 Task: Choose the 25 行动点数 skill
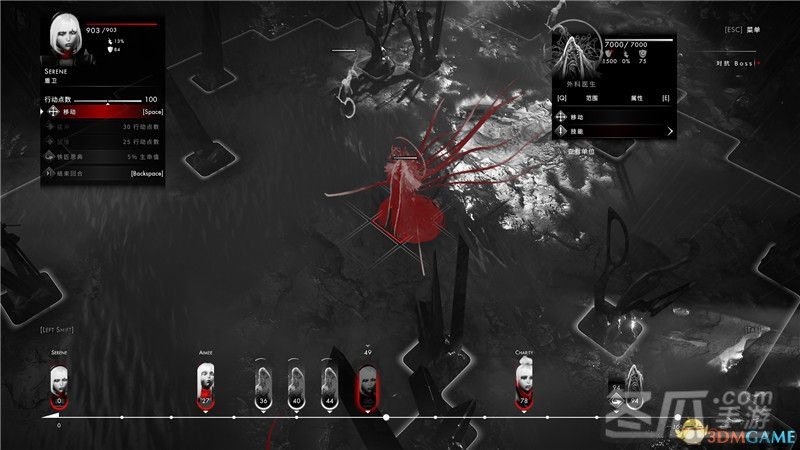[100, 142]
